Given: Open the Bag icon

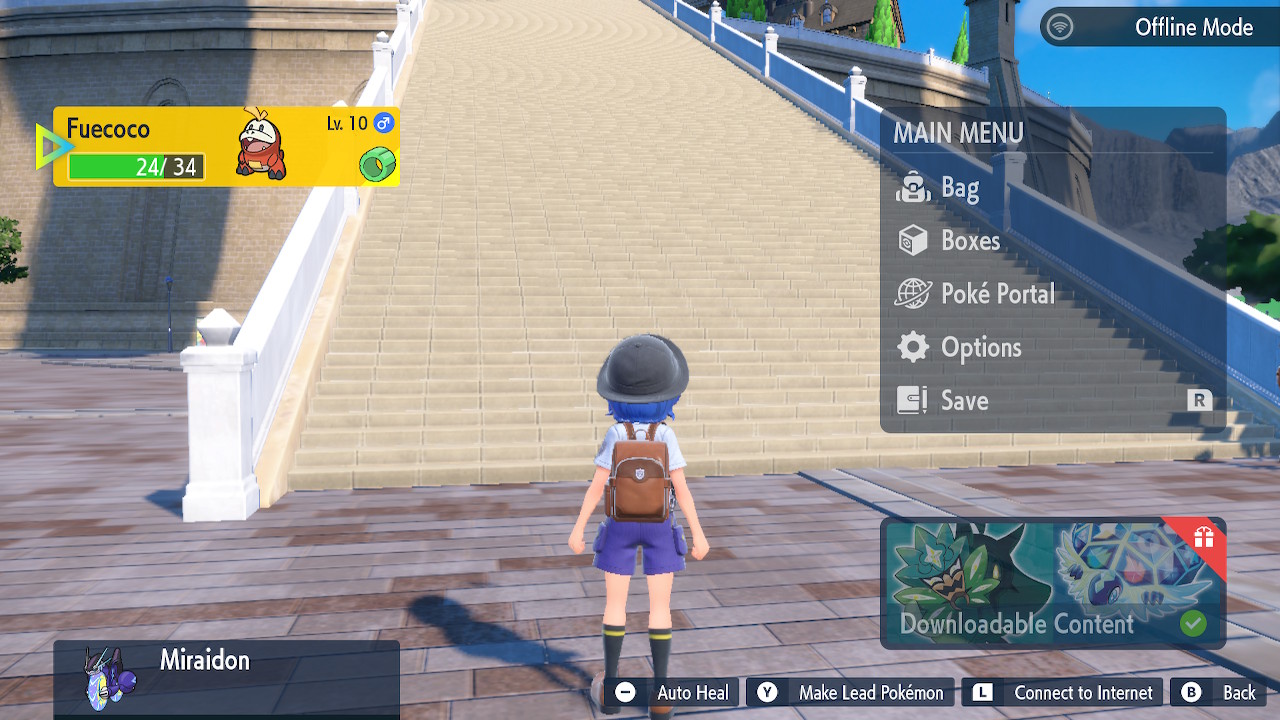Looking at the screenshot, I should (916, 188).
